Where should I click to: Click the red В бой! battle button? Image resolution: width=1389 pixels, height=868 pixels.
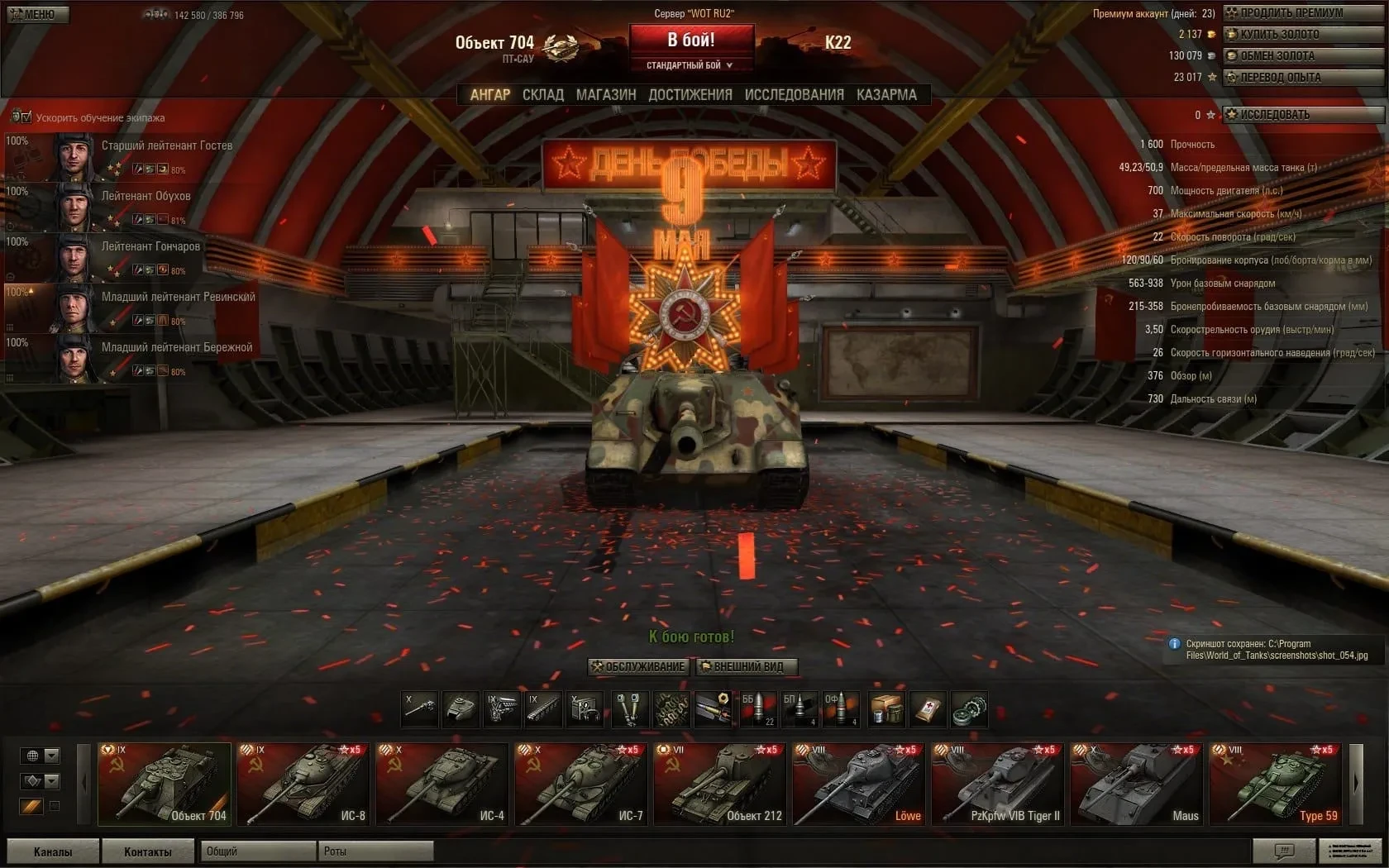click(691, 40)
